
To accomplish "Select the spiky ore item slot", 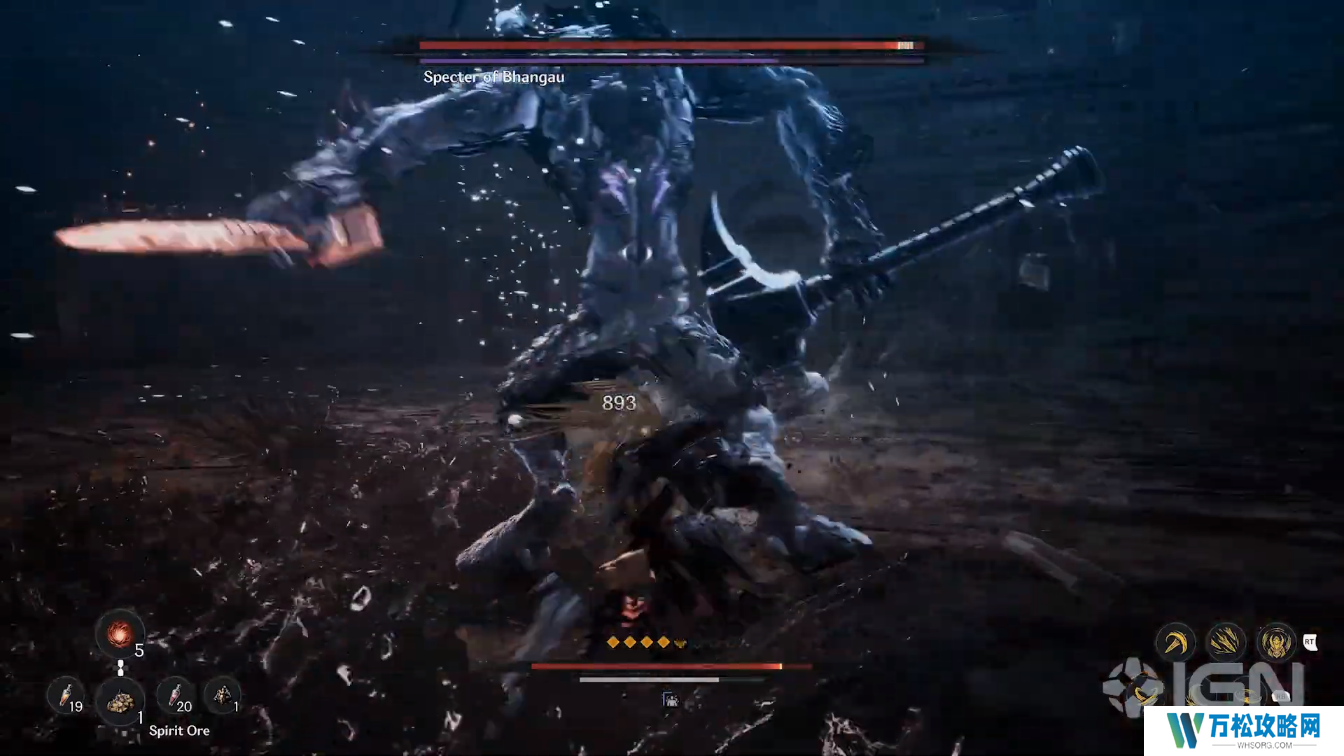I will (x=221, y=694).
